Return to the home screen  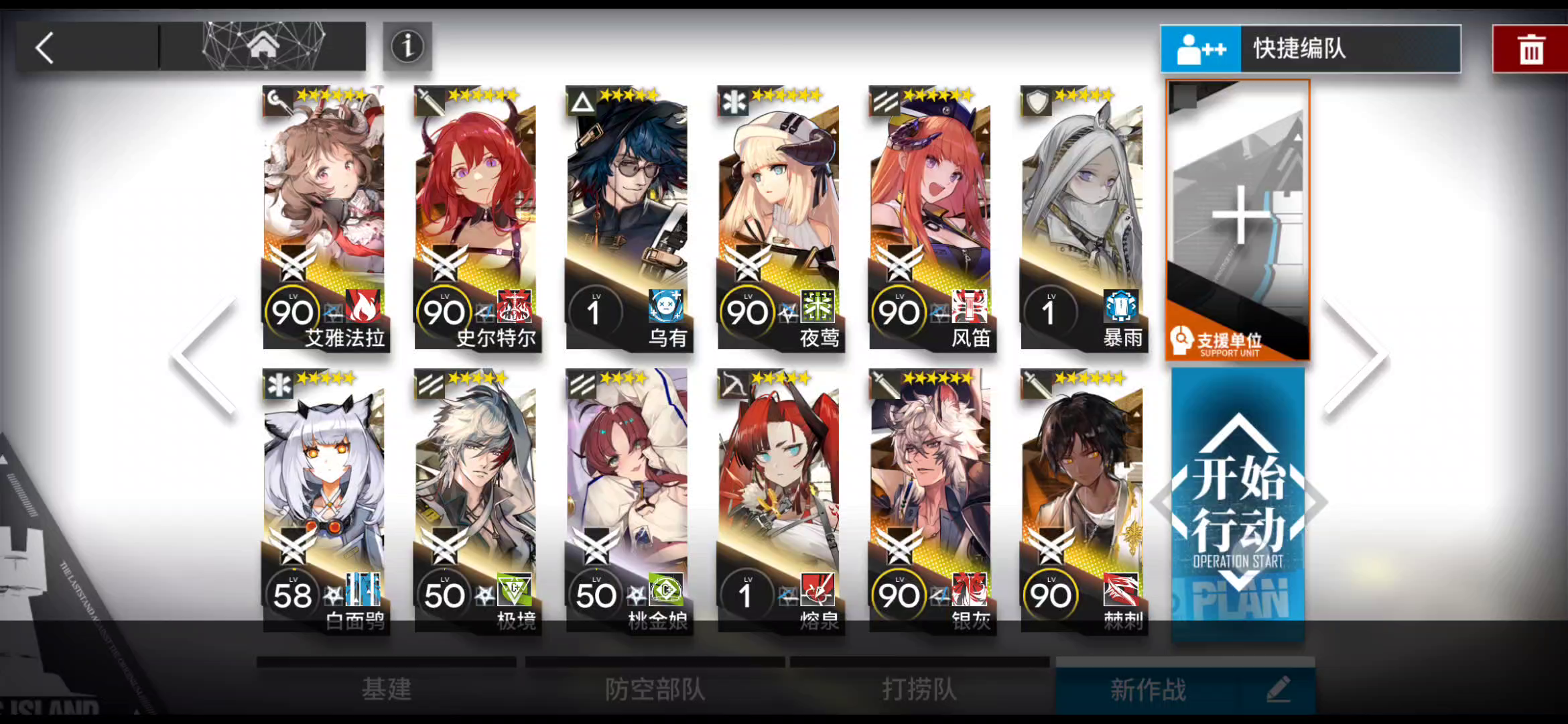263,46
